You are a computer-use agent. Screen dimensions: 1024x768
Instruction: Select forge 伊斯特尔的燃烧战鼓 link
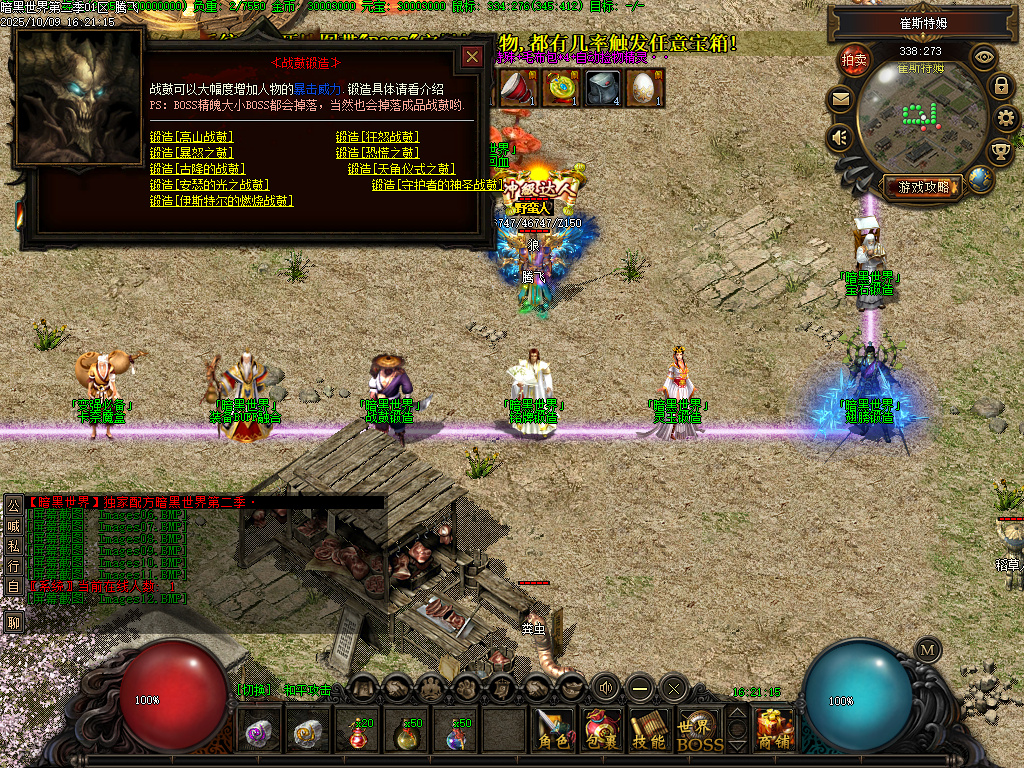pos(221,201)
